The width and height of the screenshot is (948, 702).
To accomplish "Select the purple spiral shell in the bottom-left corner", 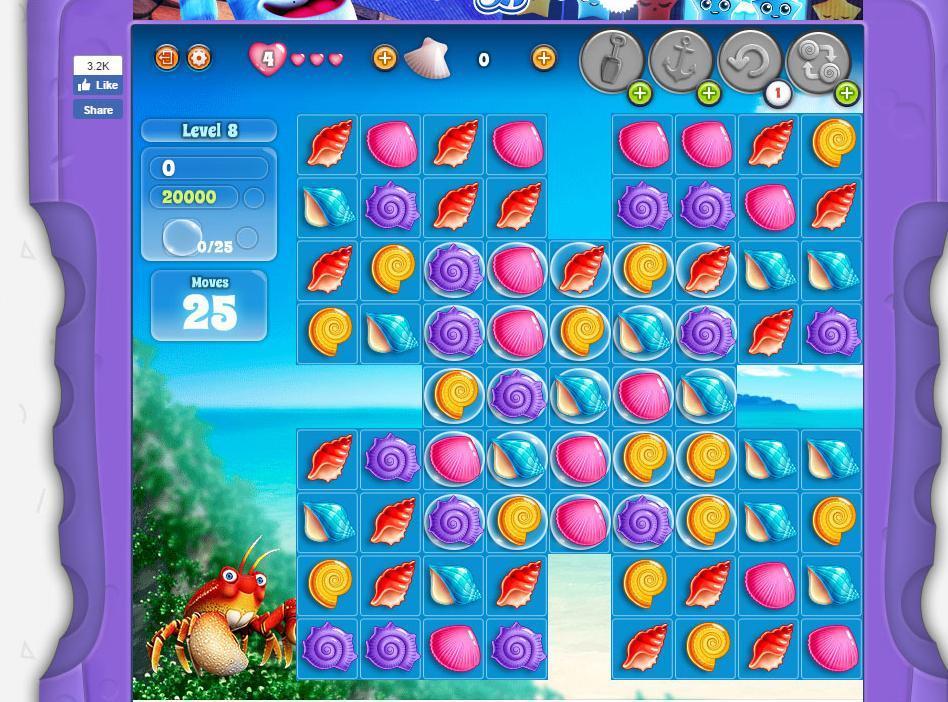I will pos(328,648).
